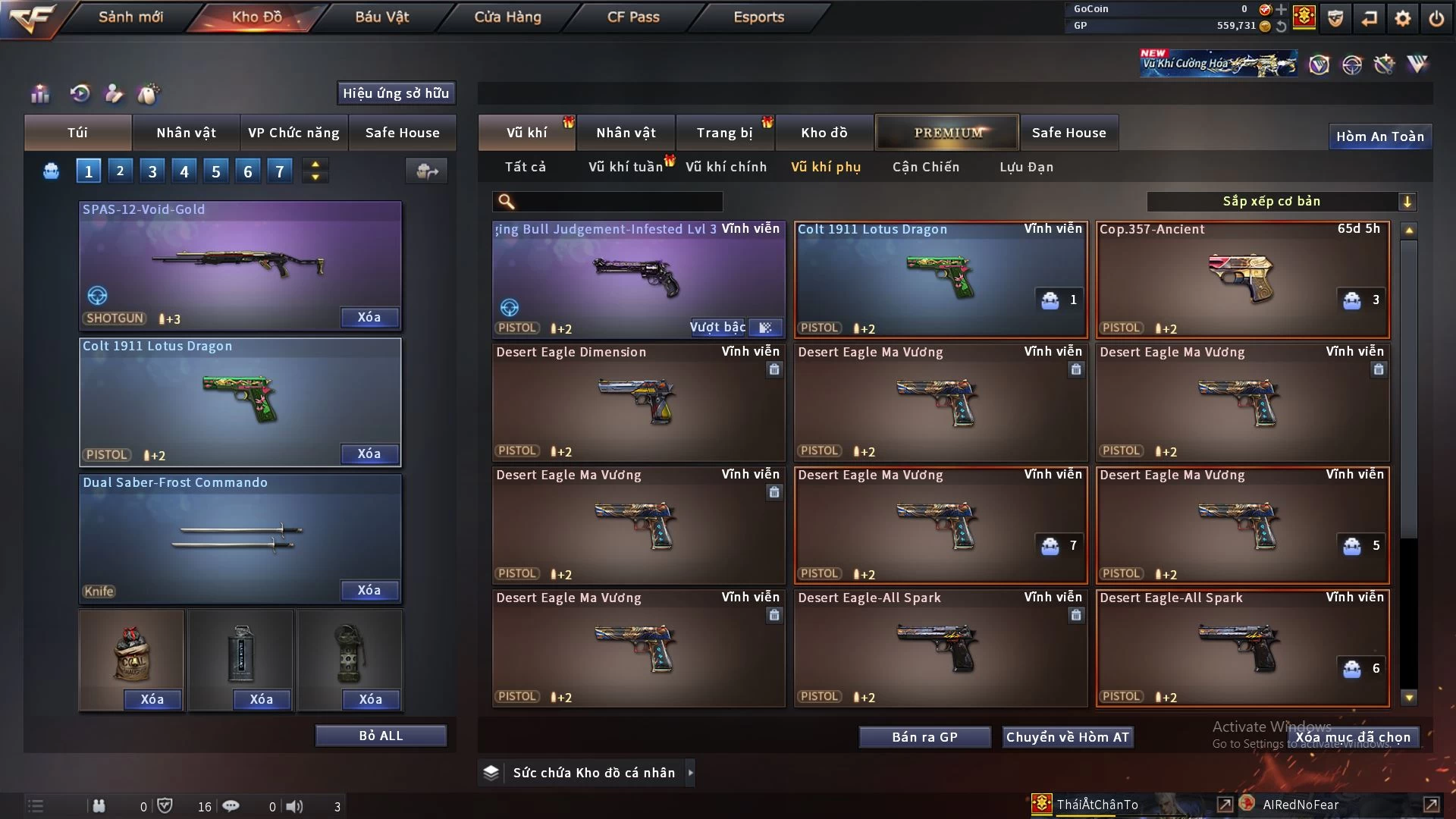Open the Sắp xếp cơ bản sort dropdown

pos(1281,201)
